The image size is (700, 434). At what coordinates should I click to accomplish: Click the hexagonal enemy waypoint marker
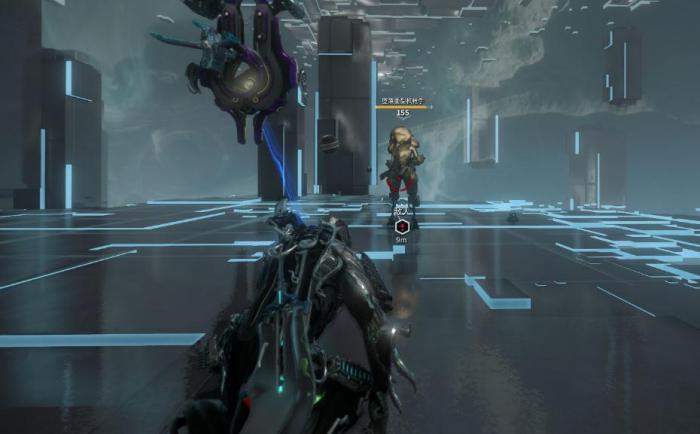[401, 226]
